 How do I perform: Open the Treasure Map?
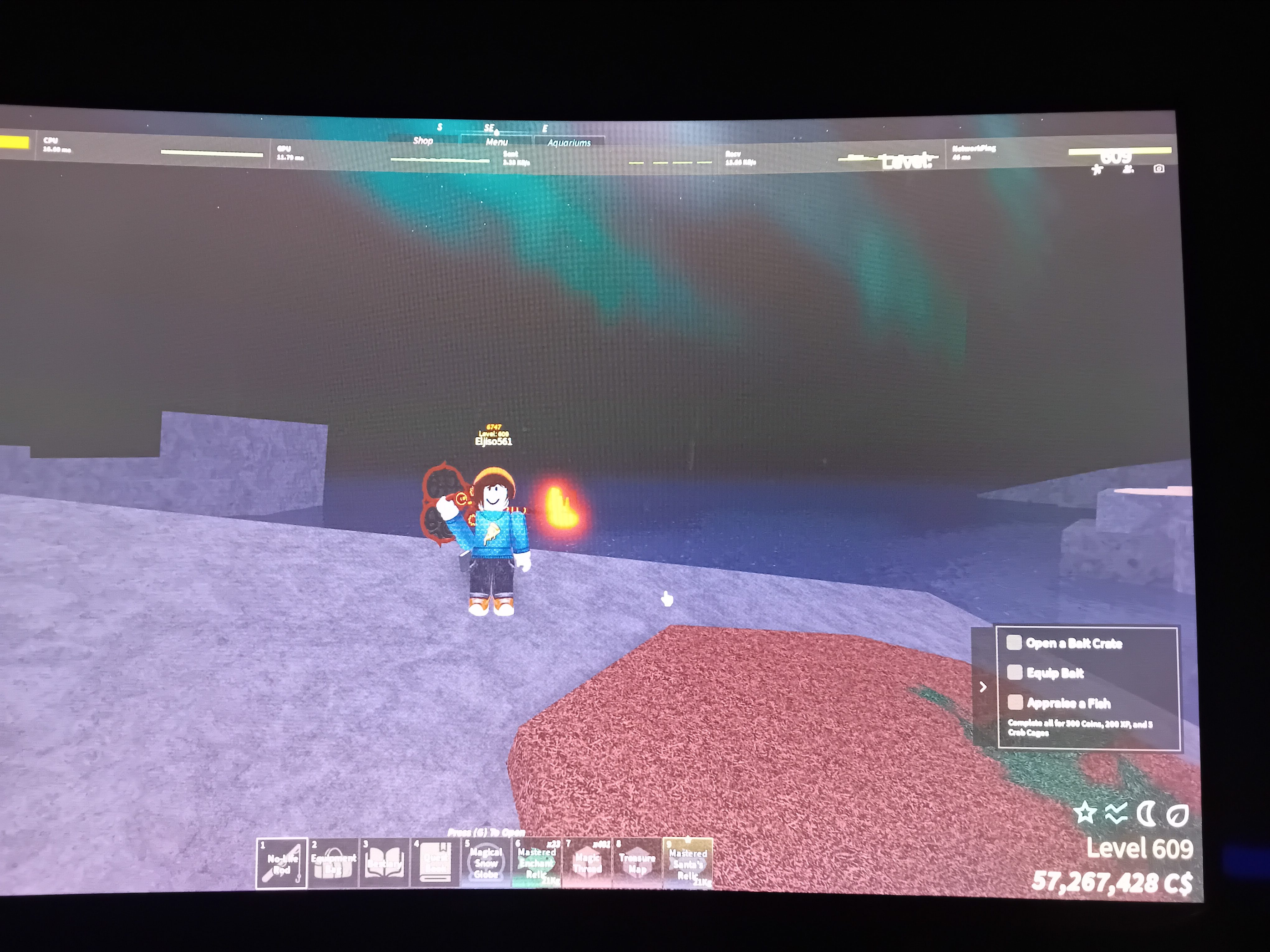tap(637, 863)
